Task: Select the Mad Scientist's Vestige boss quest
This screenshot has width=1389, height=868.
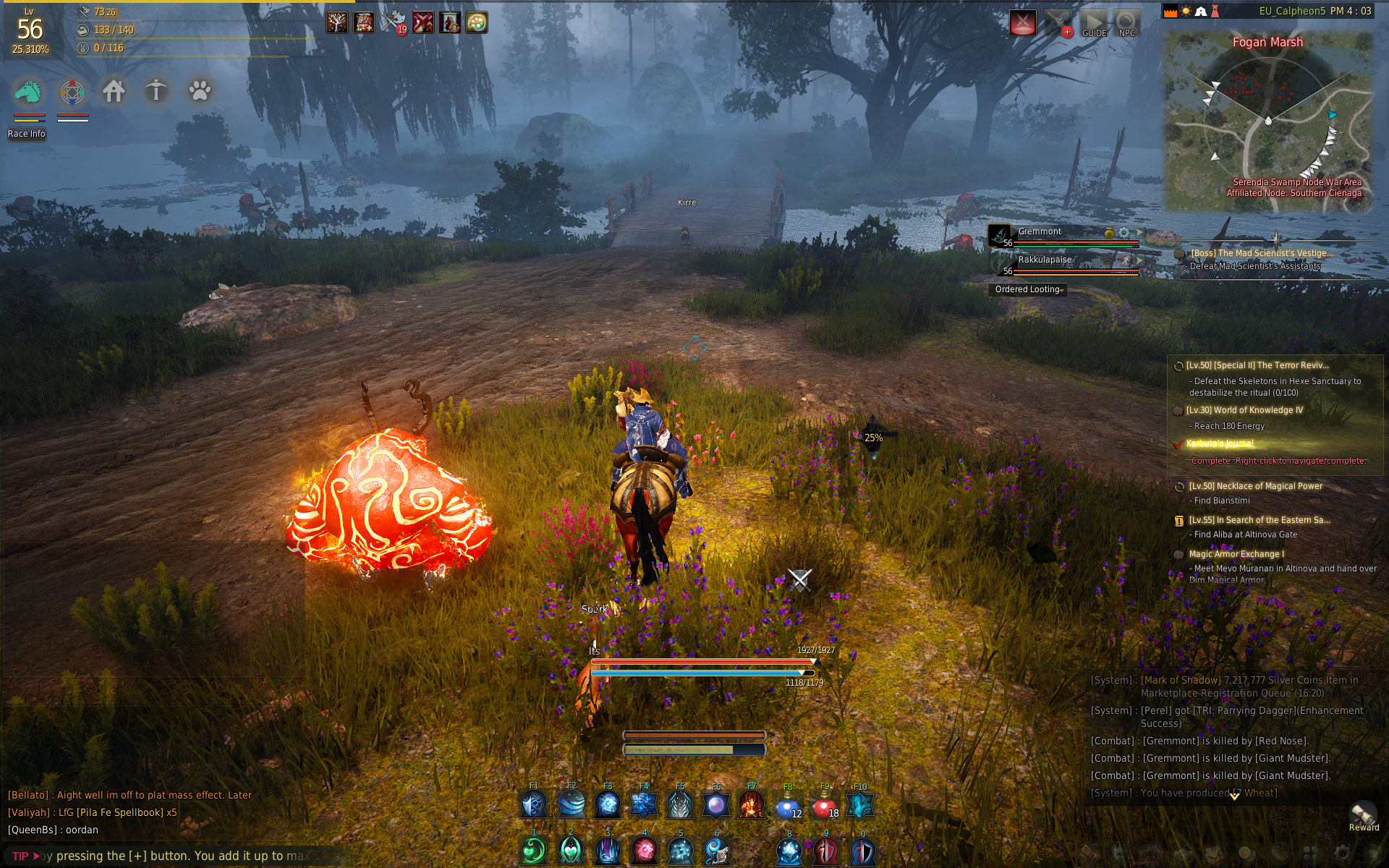Action: tap(1261, 253)
